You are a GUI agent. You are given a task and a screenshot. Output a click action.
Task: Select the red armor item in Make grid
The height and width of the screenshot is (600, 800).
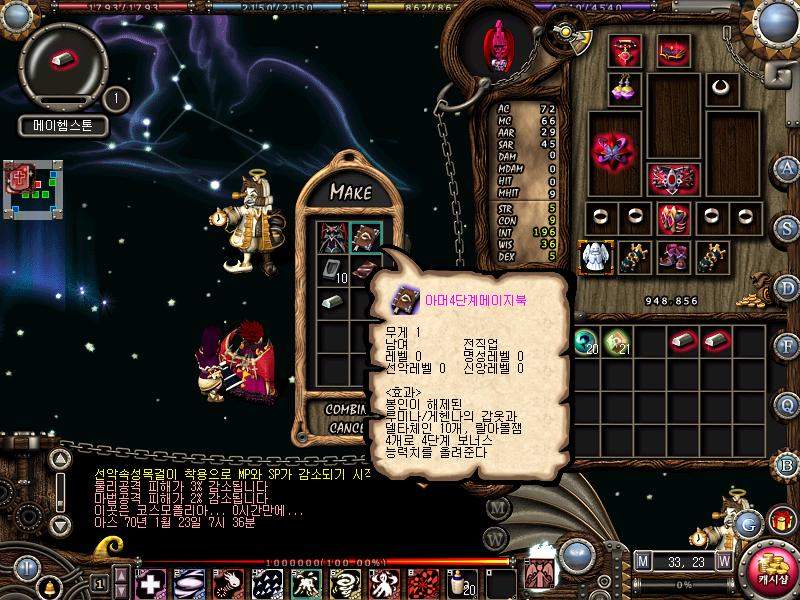331,237
